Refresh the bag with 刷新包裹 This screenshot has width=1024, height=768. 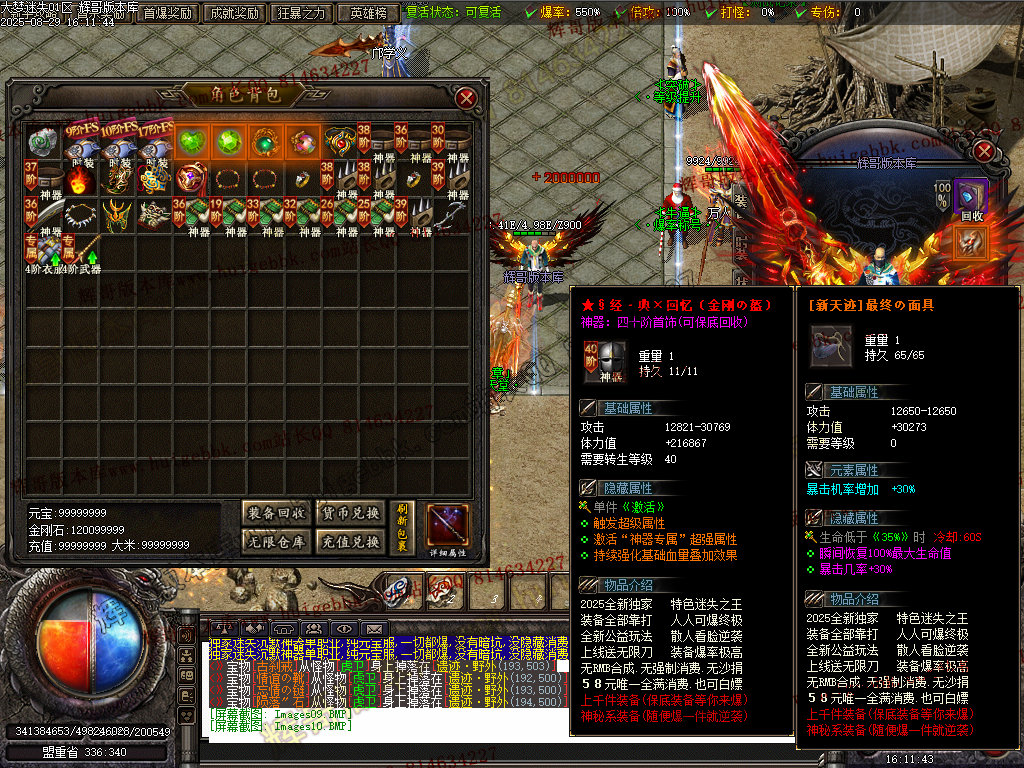402,527
